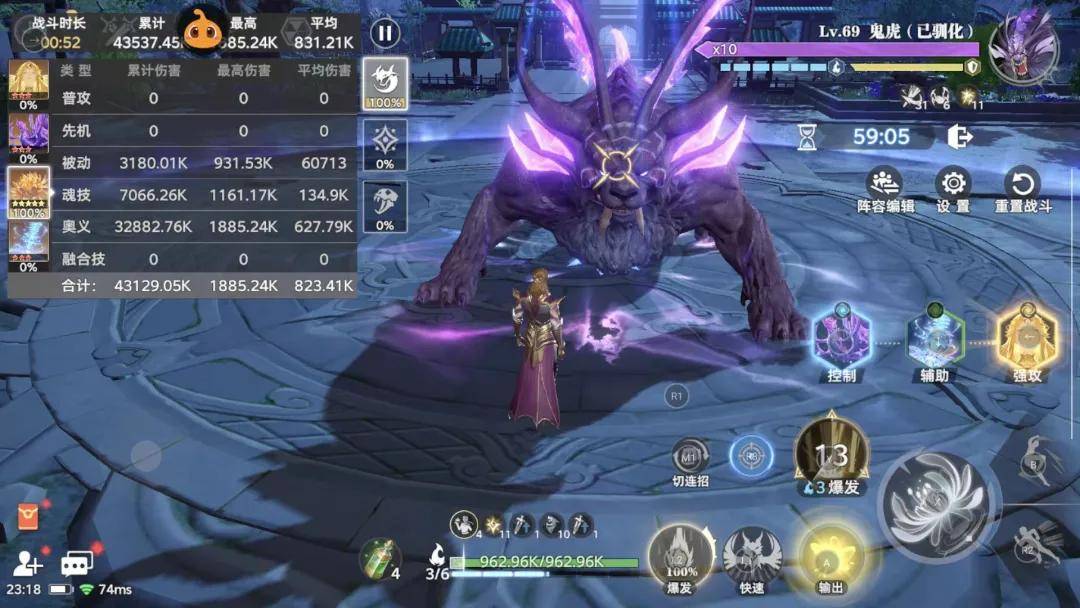Use the 快速 winged skill button
1080x608 pixels.
[752, 557]
